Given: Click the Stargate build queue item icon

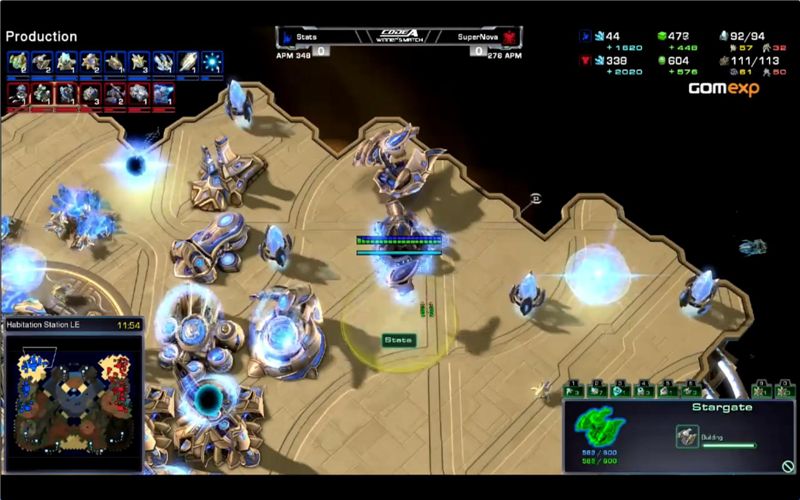Looking at the screenshot, I should pyautogui.click(x=687, y=435).
